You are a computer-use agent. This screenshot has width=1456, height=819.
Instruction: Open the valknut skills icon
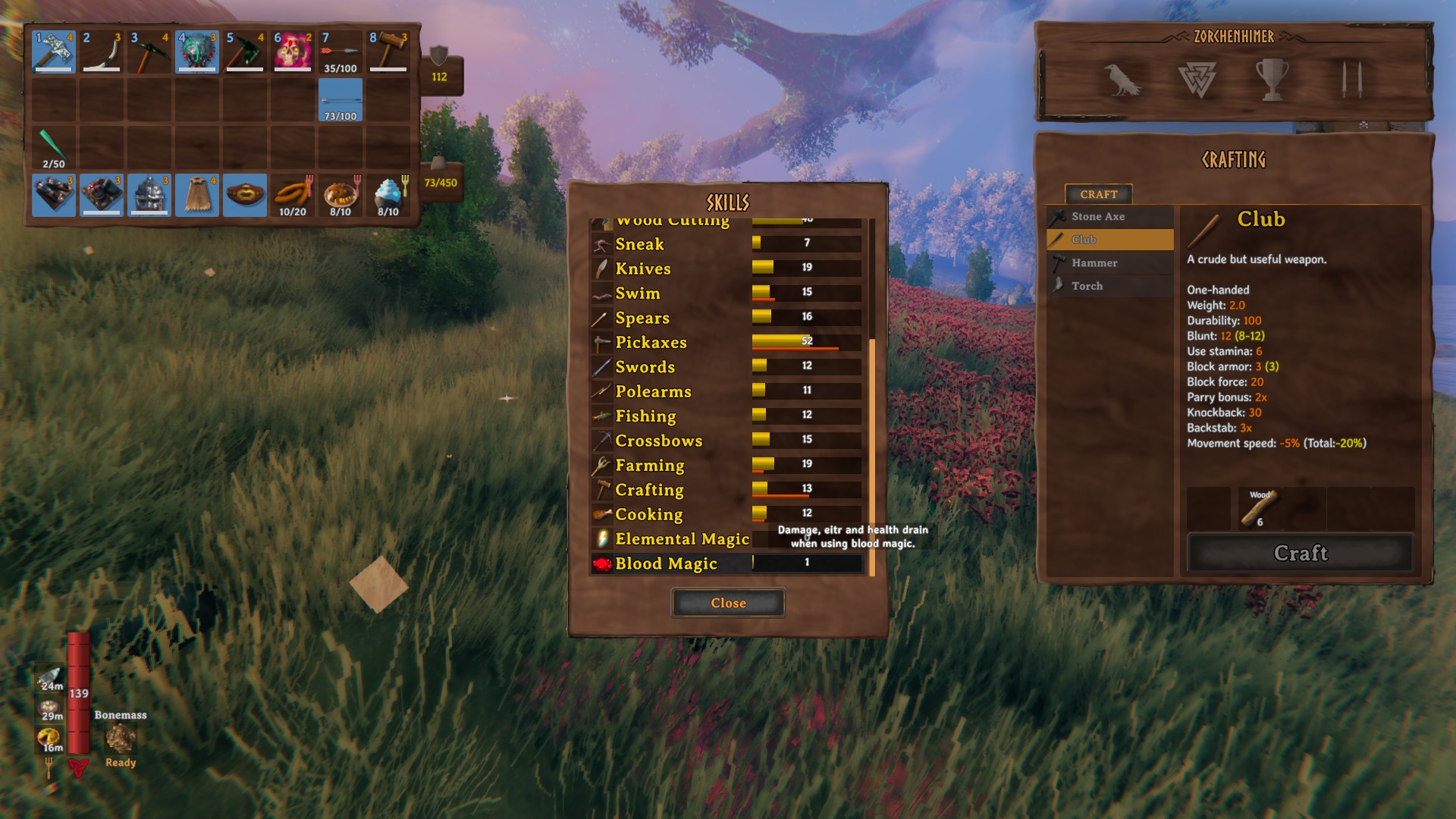point(1197,80)
